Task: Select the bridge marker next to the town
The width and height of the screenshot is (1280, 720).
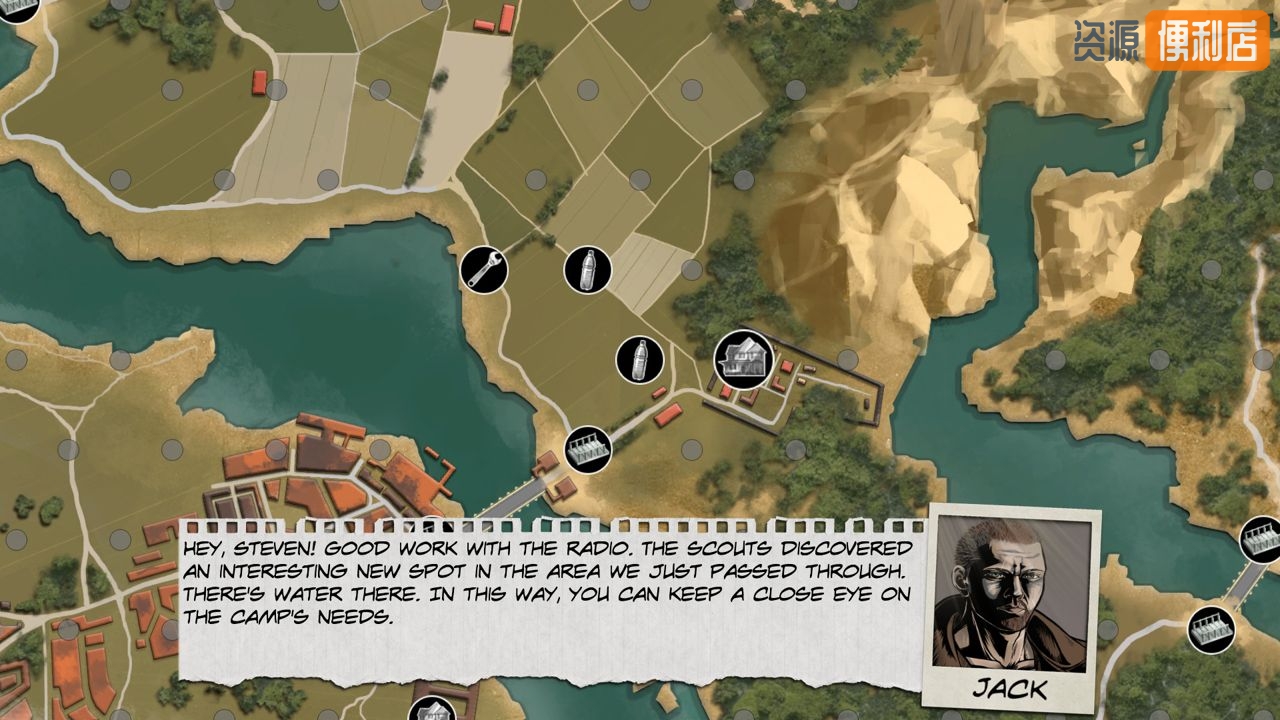Action: 588,449
